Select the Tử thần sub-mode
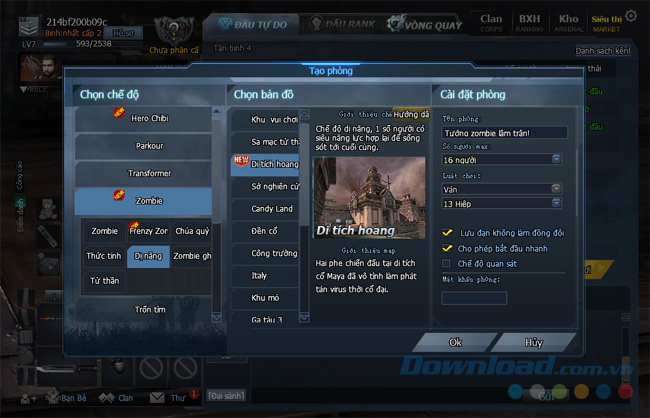The image size is (650, 418). point(104,281)
